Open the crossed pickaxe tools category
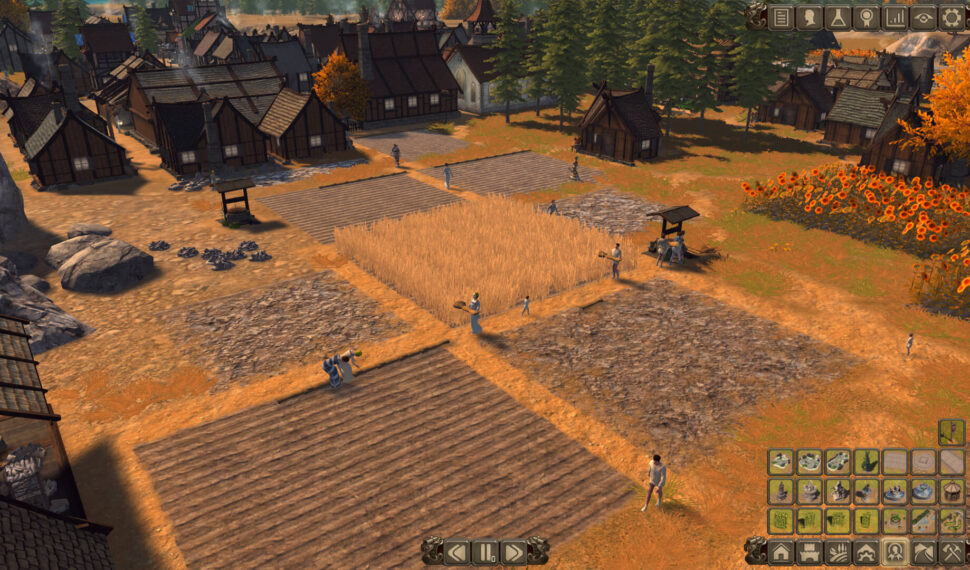This screenshot has height=570, width=970. [x=951, y=551]
